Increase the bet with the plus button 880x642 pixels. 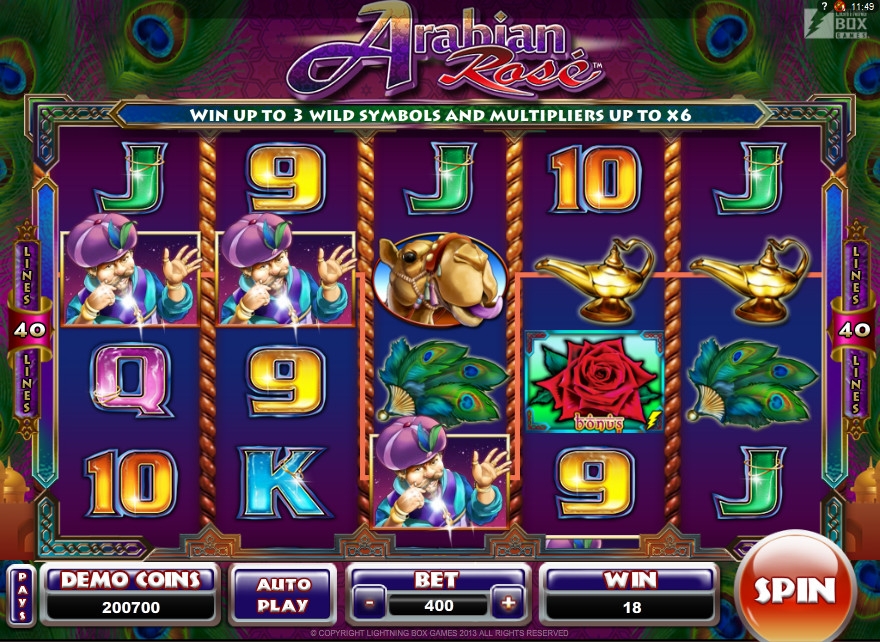tap(508, 604)
